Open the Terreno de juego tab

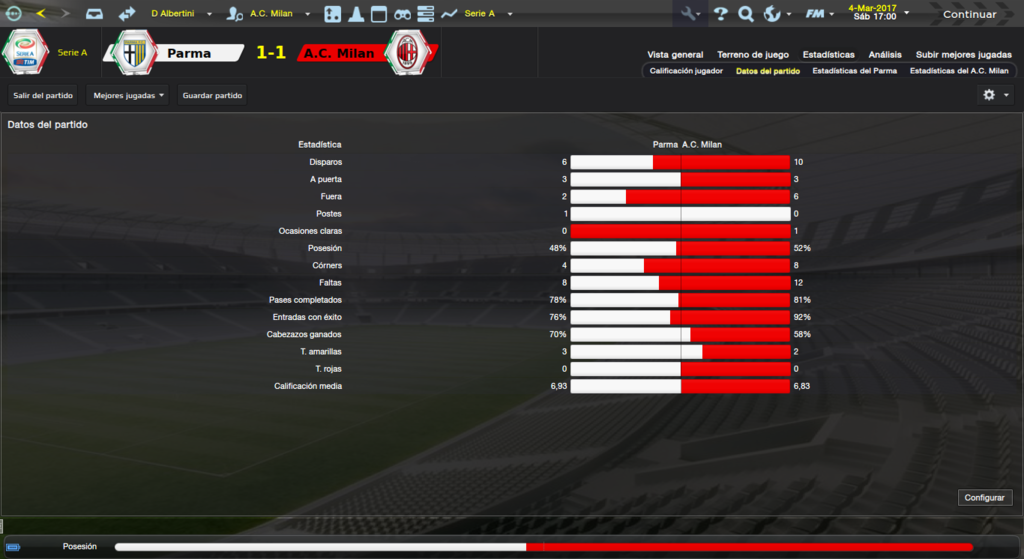753,55
